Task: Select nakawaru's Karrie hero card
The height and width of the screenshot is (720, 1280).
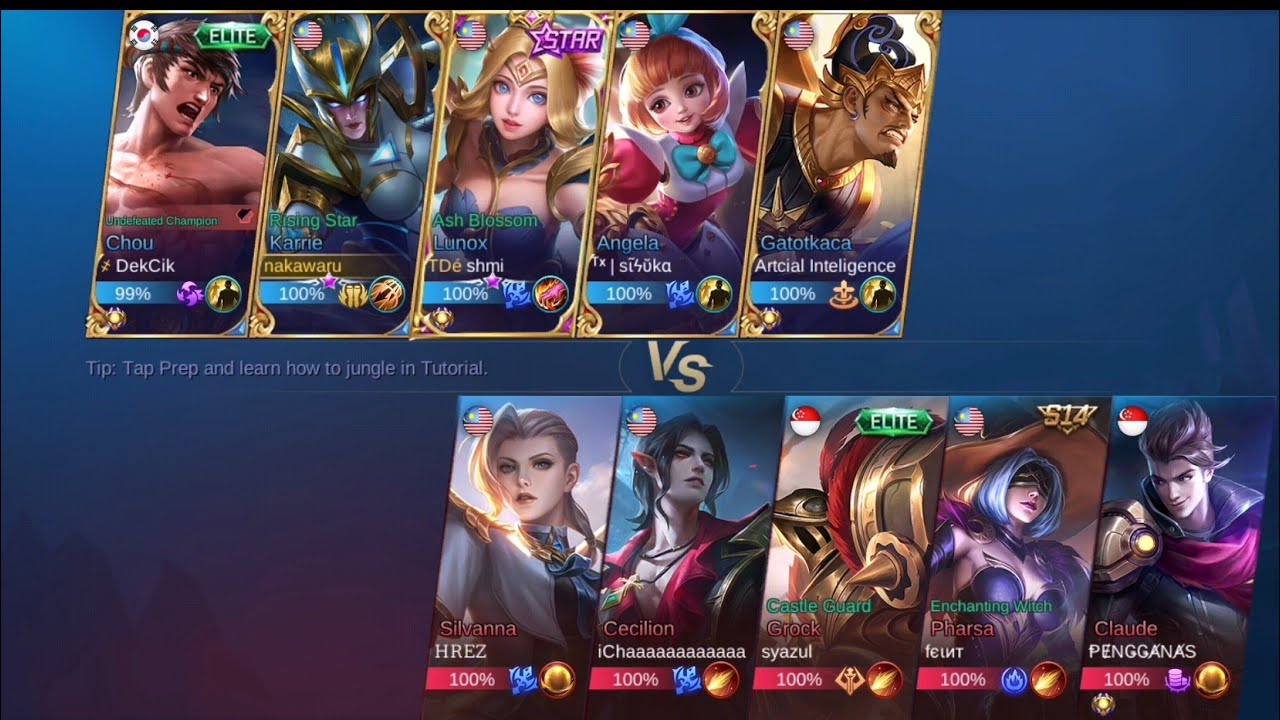Action: 345,170
